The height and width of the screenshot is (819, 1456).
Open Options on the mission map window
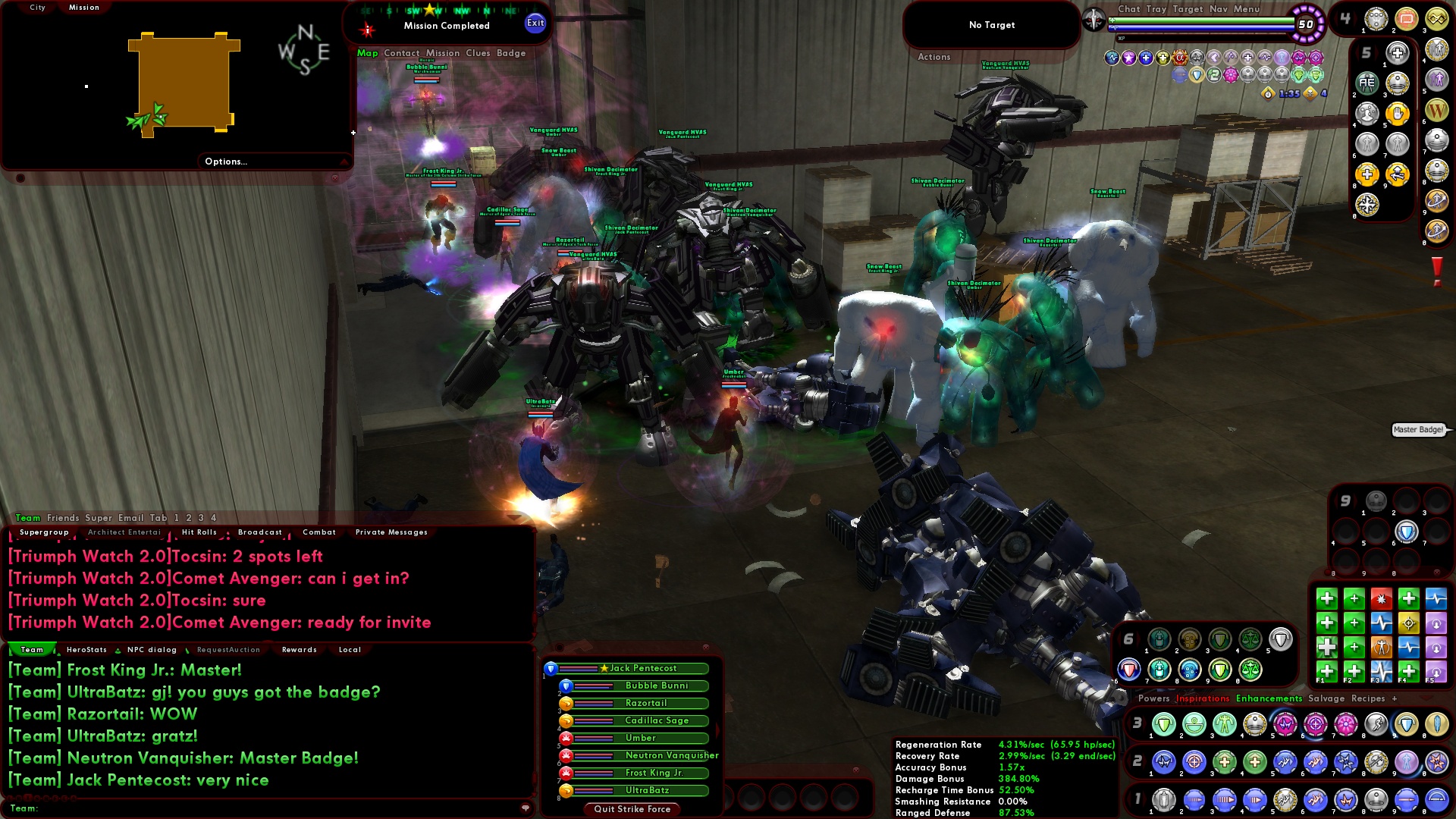click(x=224, y=161)
